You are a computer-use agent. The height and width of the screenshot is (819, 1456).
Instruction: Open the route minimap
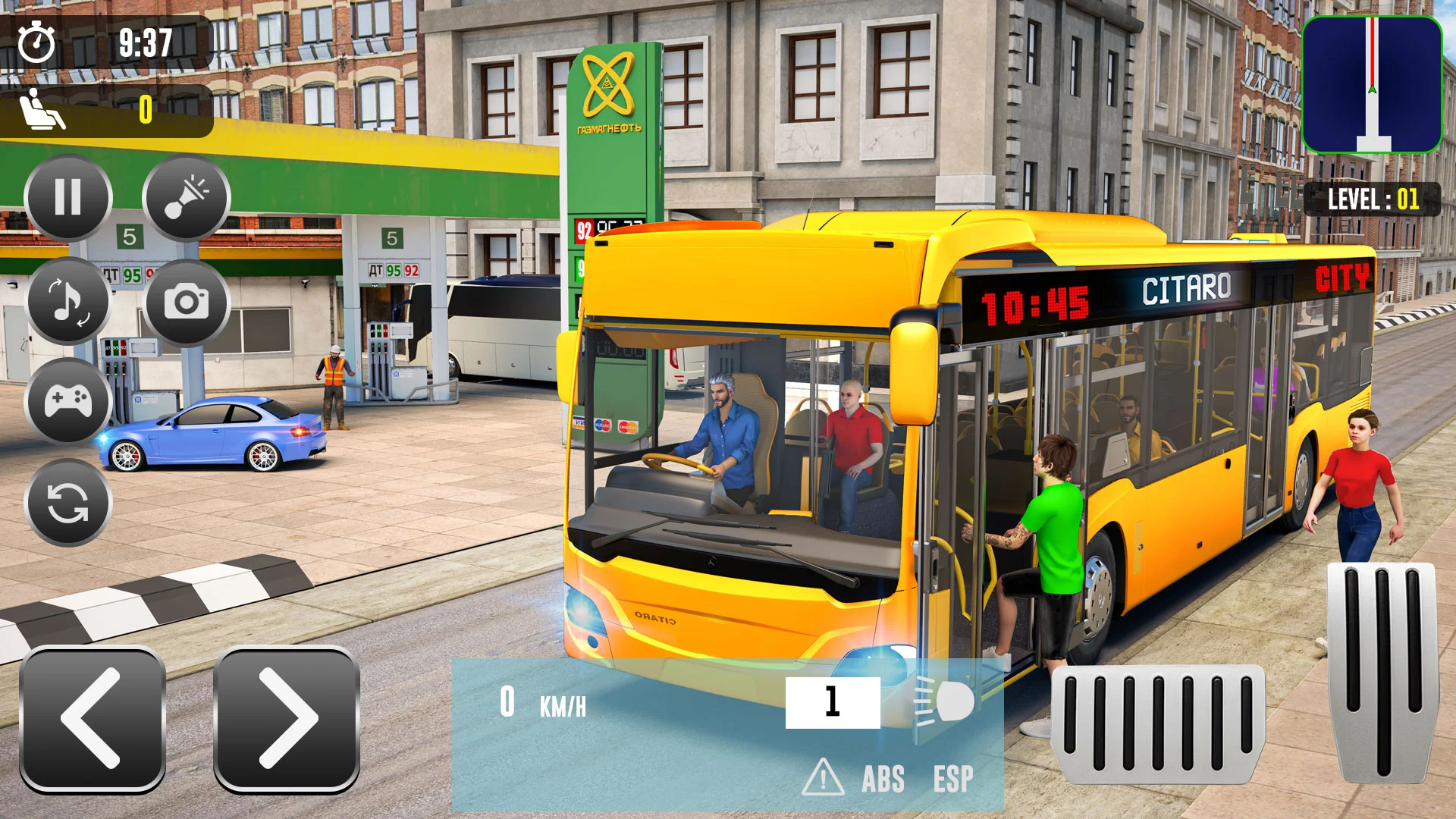[1372, 85]
